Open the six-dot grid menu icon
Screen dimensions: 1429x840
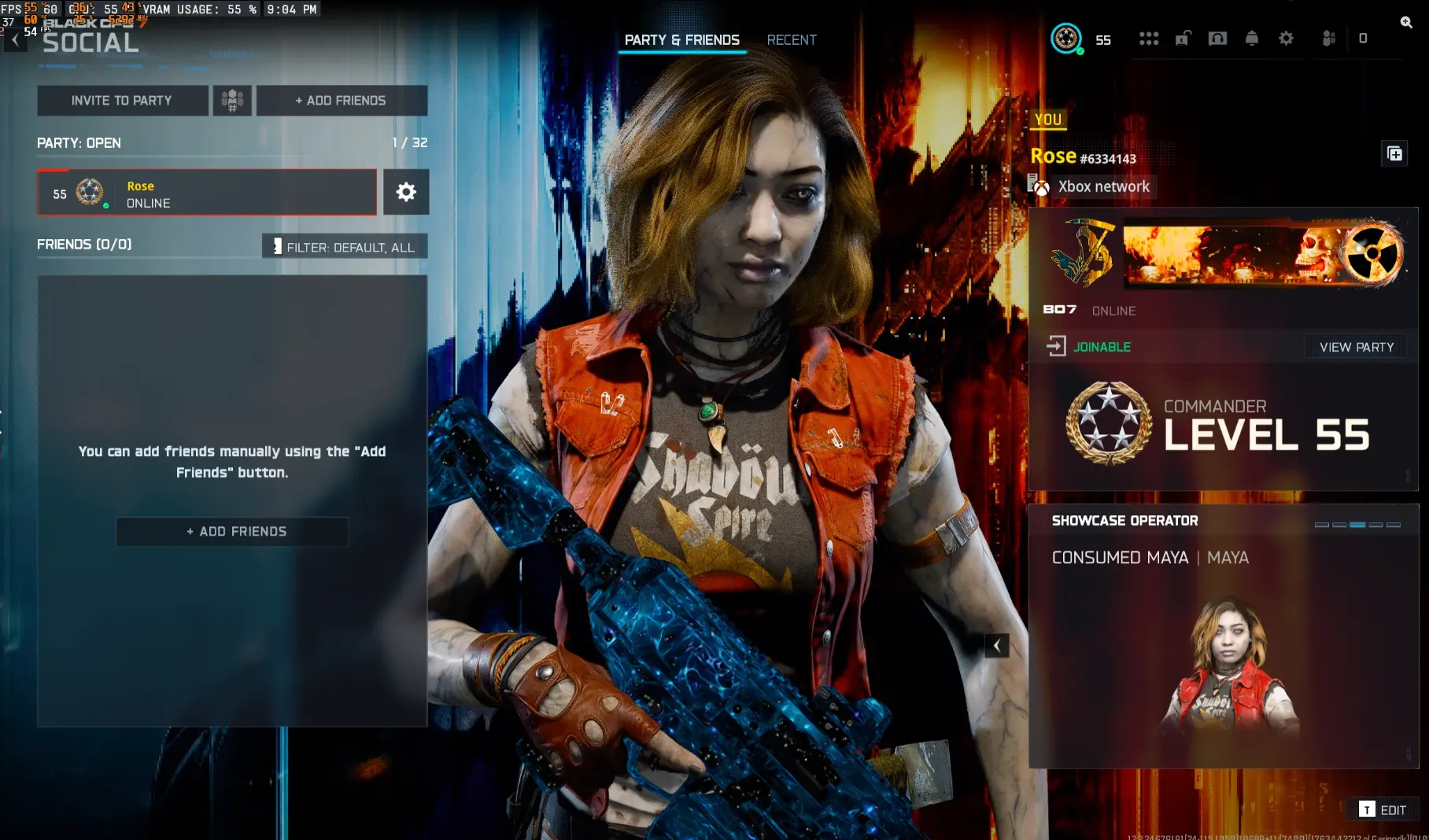click(x=1149, y=39)
